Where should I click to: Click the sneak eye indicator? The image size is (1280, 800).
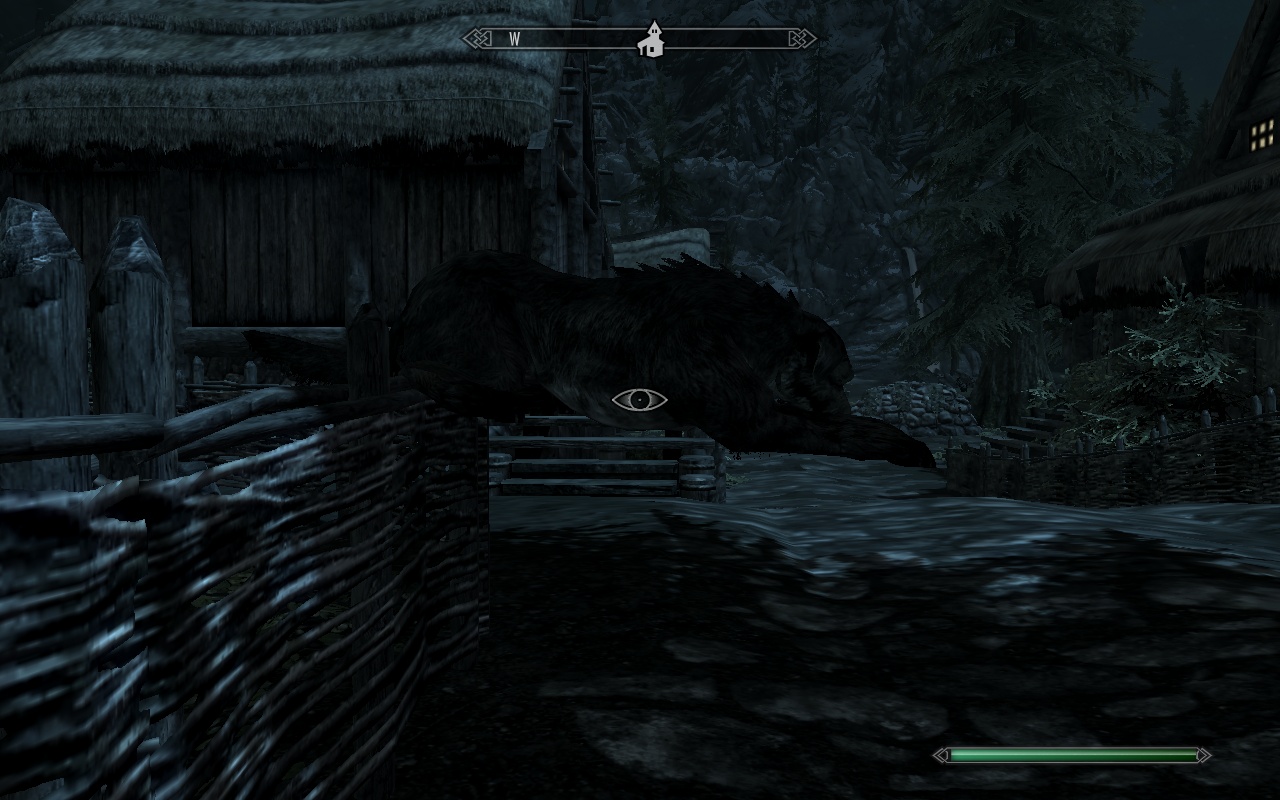[x=639, y=400]
